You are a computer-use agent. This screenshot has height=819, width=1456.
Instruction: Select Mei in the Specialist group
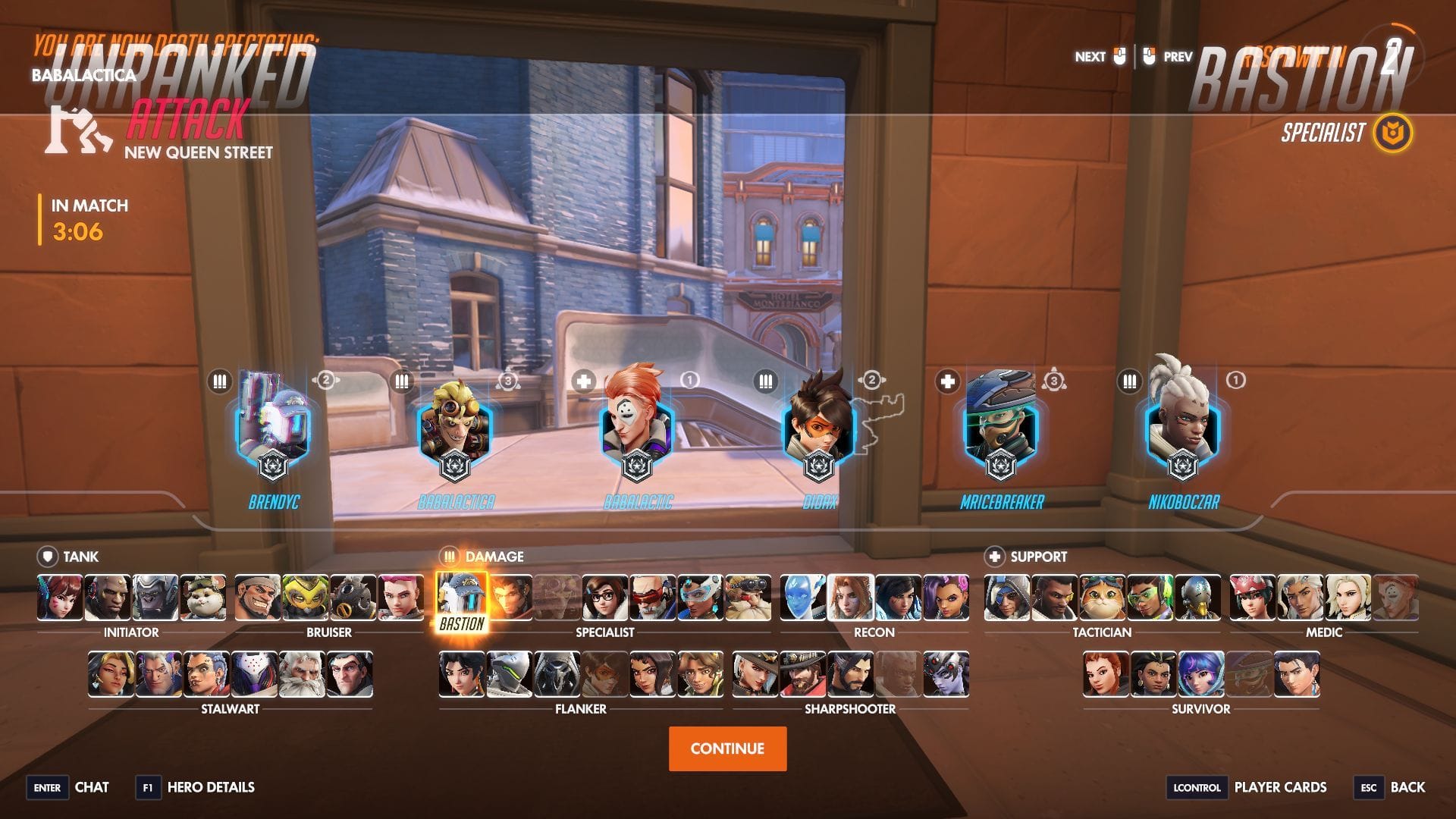point(604,599)
